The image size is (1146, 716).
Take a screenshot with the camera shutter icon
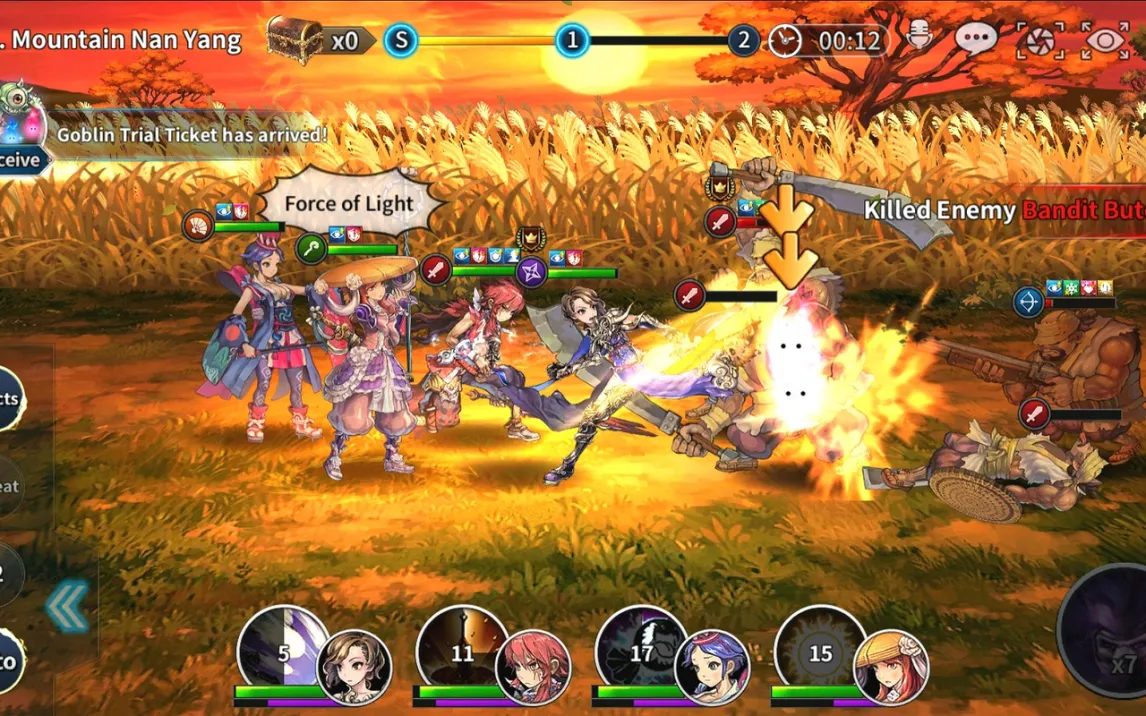pyautogui.click(x=1040, y=41)
